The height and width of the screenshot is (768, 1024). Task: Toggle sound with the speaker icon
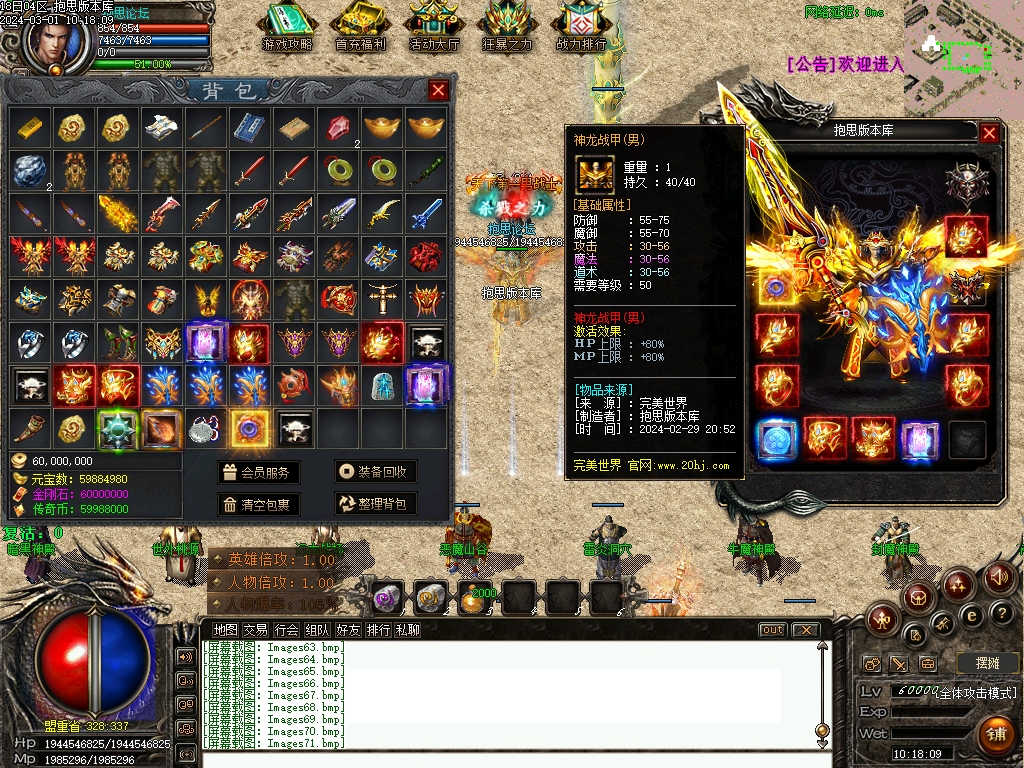(x=998, y=577)
